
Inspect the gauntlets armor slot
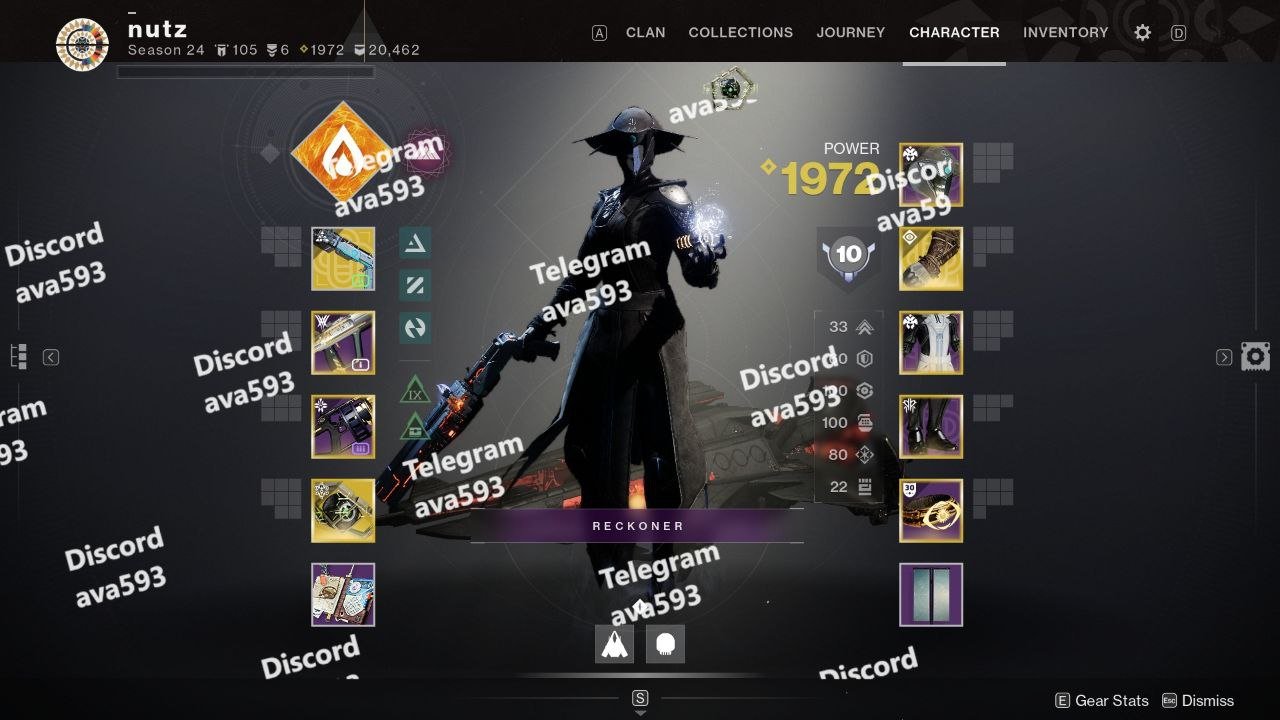[931, 259]
